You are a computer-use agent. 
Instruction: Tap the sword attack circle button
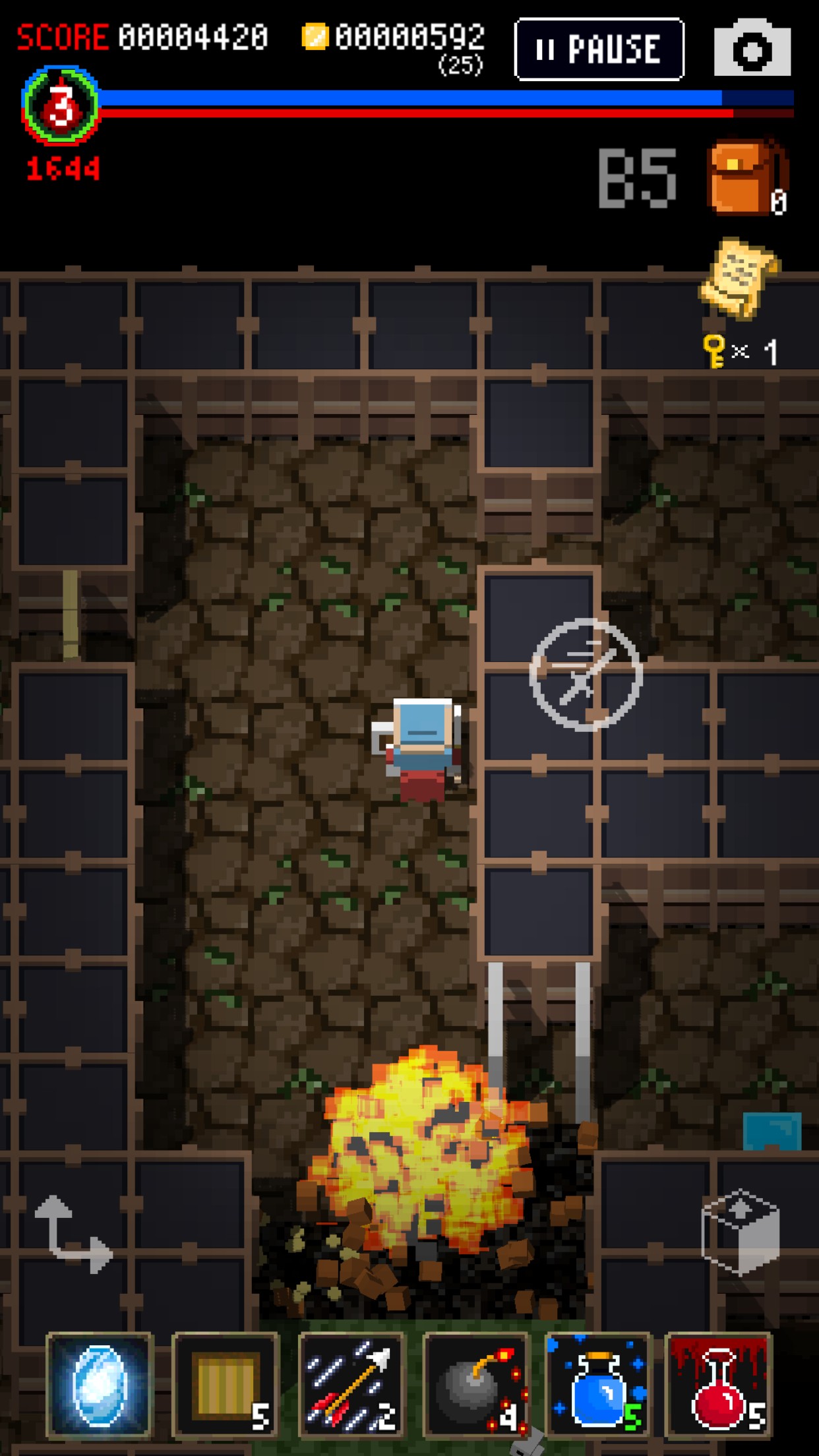pyautogui.click(x=586, y=674)
